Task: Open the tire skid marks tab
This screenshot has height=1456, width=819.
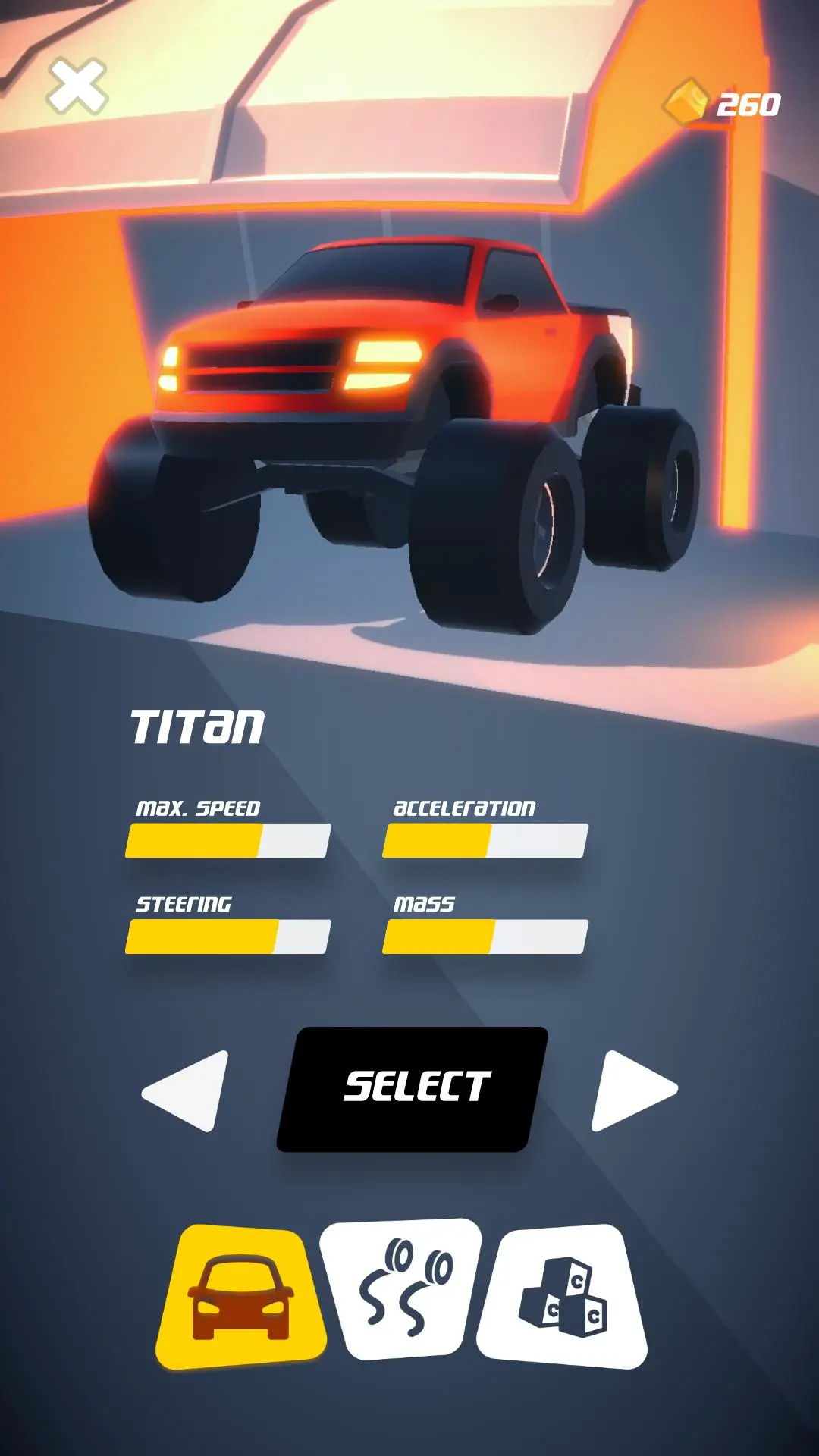Action: 403,1289
